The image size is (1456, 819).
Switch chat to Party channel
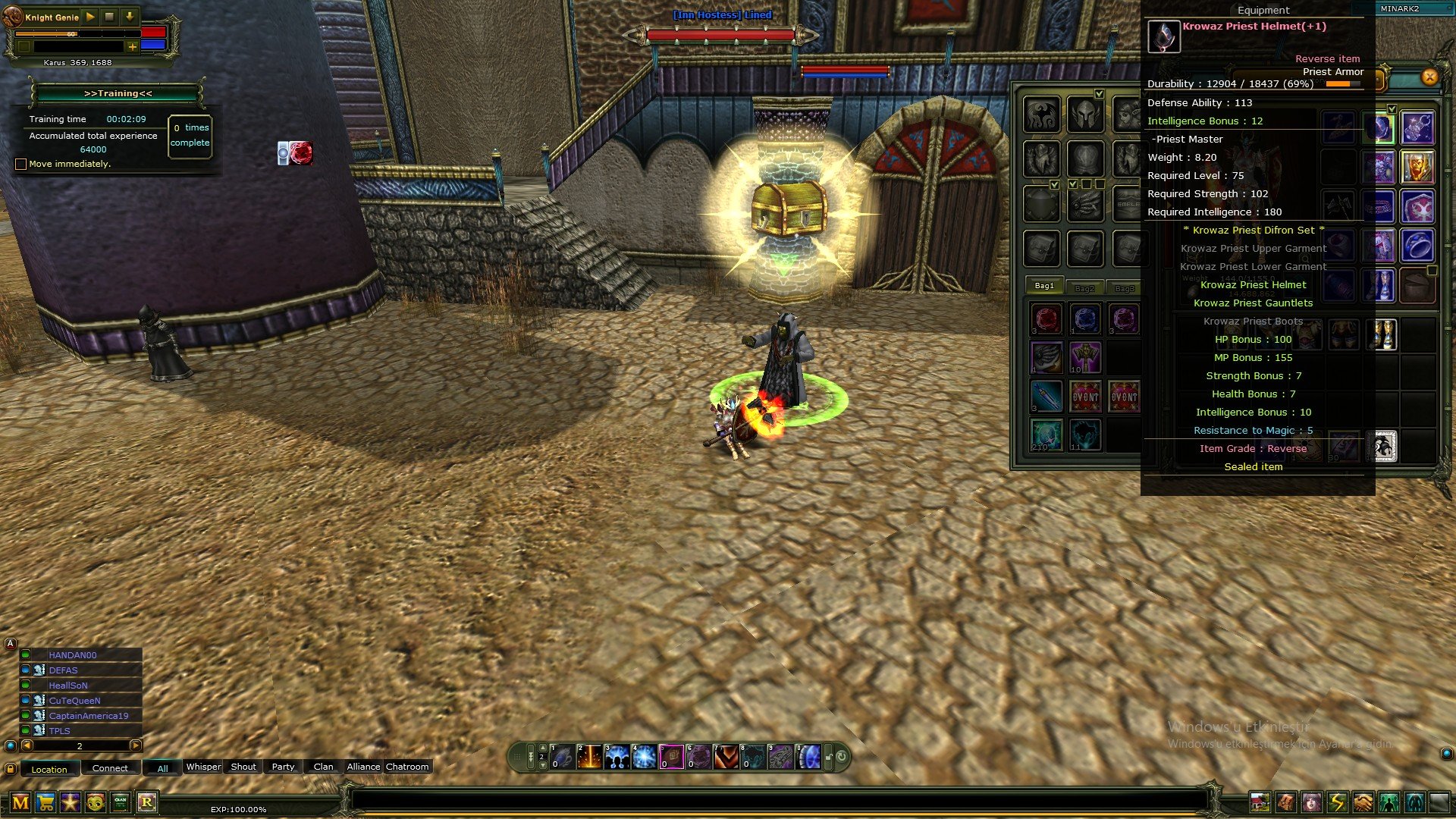(283, 767)
